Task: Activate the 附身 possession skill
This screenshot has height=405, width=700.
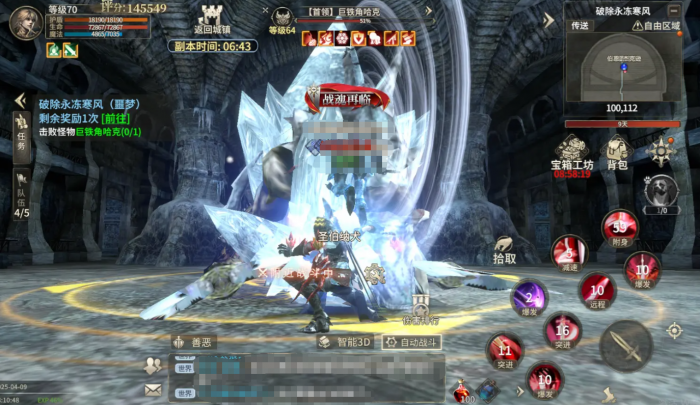Action: (x=620, y=226)
